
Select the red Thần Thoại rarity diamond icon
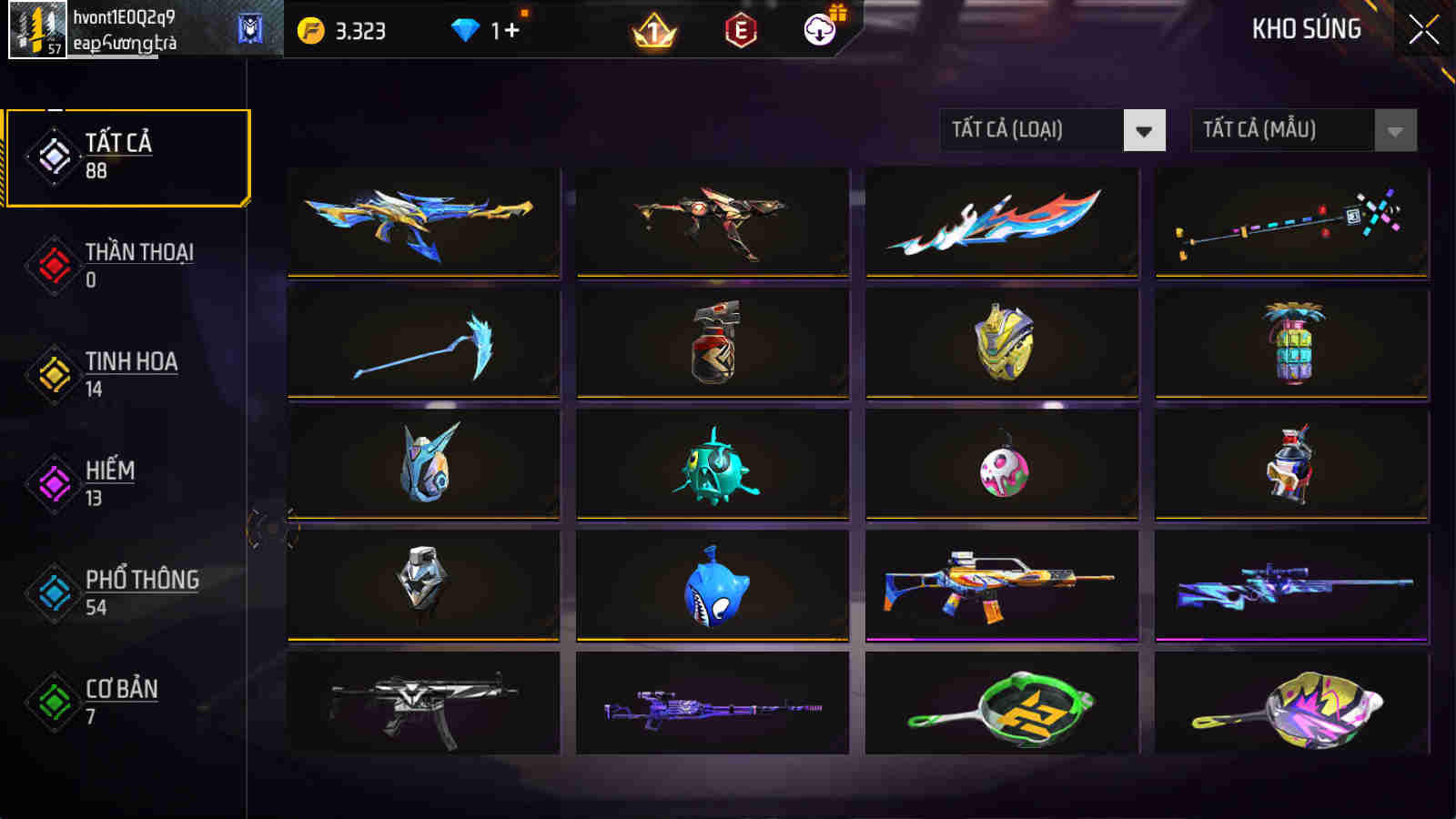[x=55, y=264]
